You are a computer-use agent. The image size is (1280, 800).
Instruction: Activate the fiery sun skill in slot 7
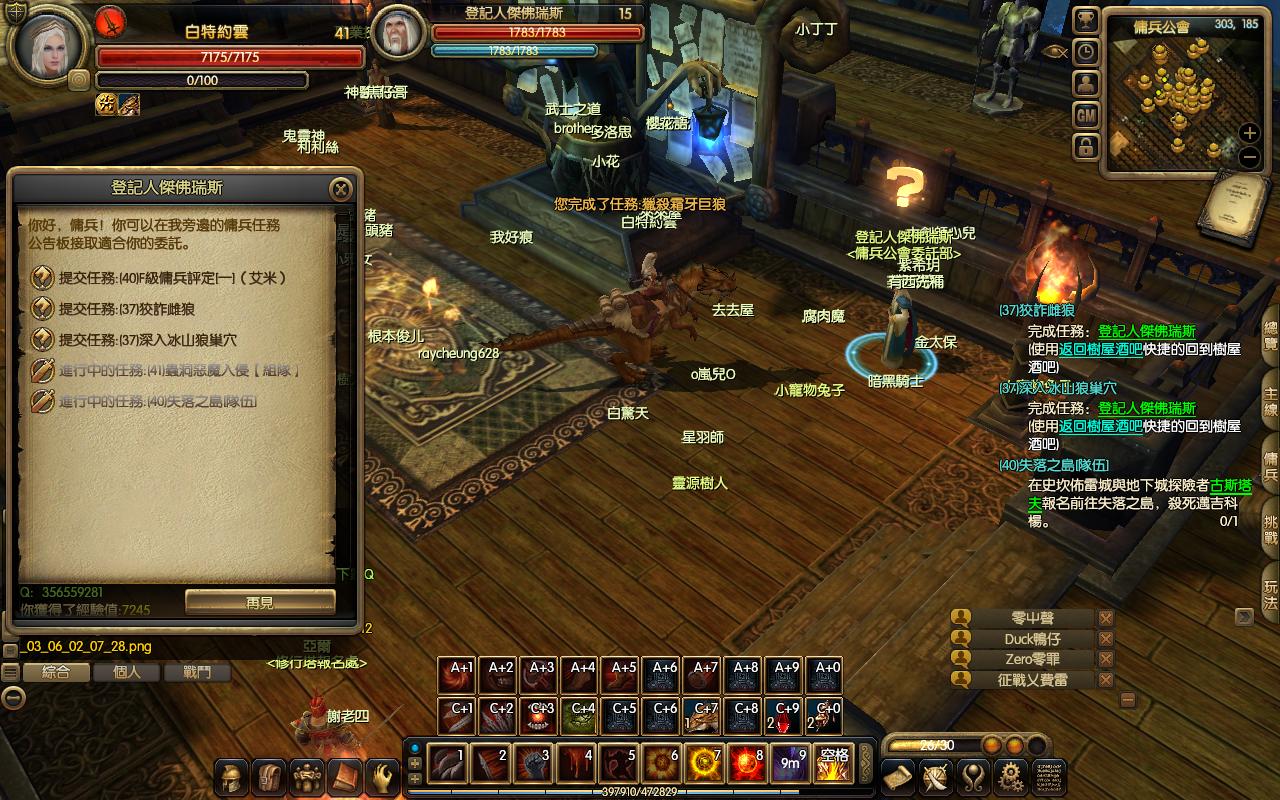(705, 764)
